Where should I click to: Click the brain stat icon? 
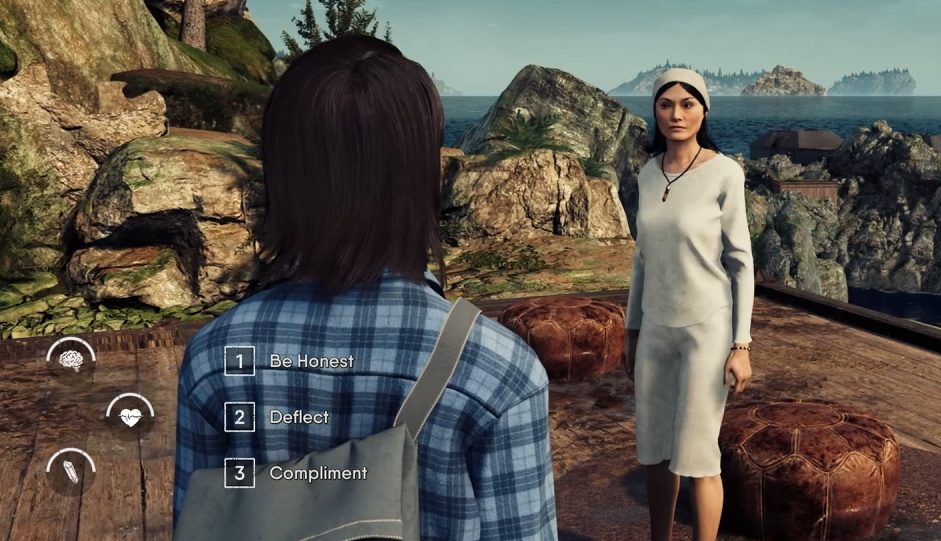click(x=71, y=361)
